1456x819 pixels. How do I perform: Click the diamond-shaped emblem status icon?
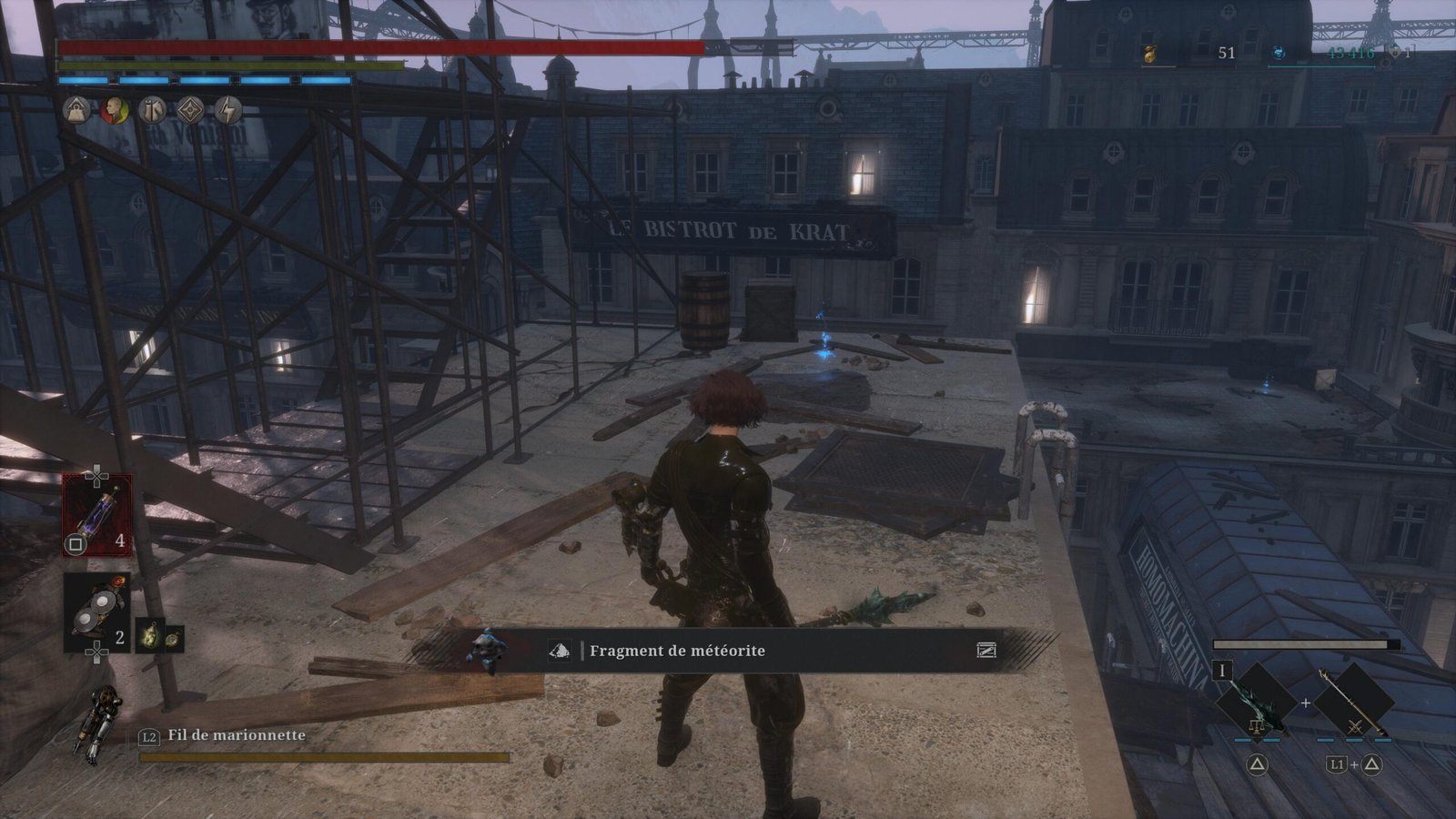[190, 110]
